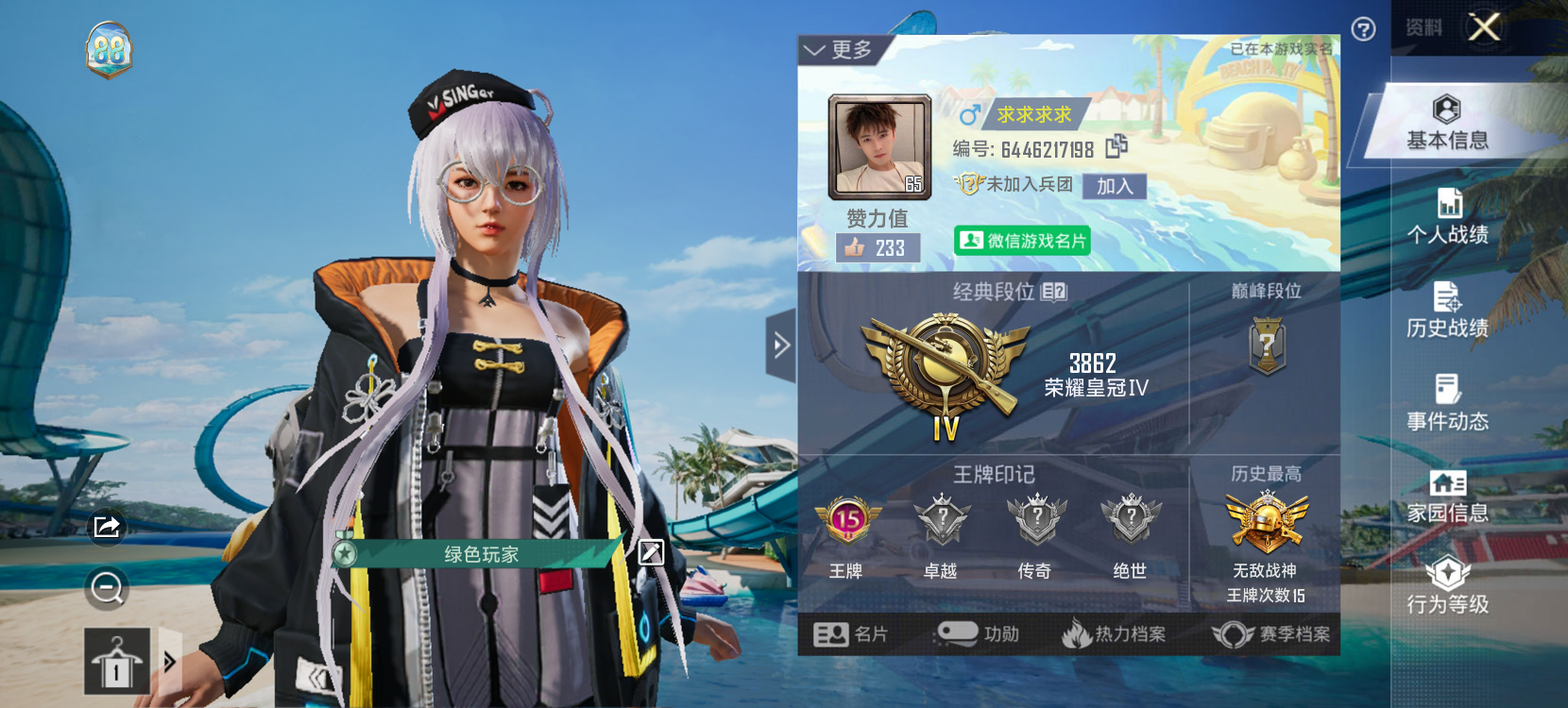Open the 微信游戏名片 card
The height and width of the screenshot is (708, 1568).
coord(1022,241)
